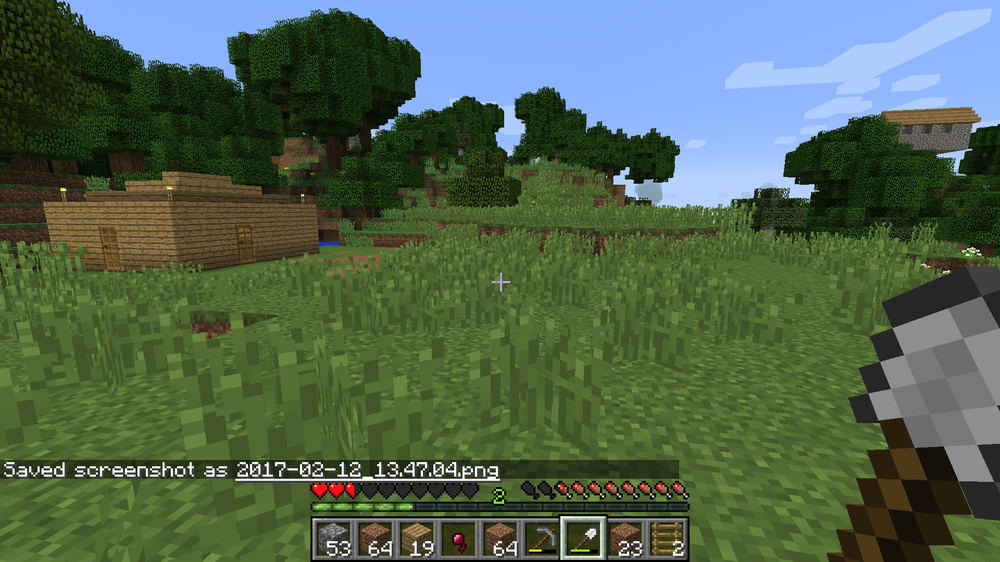Click the highlighted shovel hotbar slot

[x=582, y=539]
